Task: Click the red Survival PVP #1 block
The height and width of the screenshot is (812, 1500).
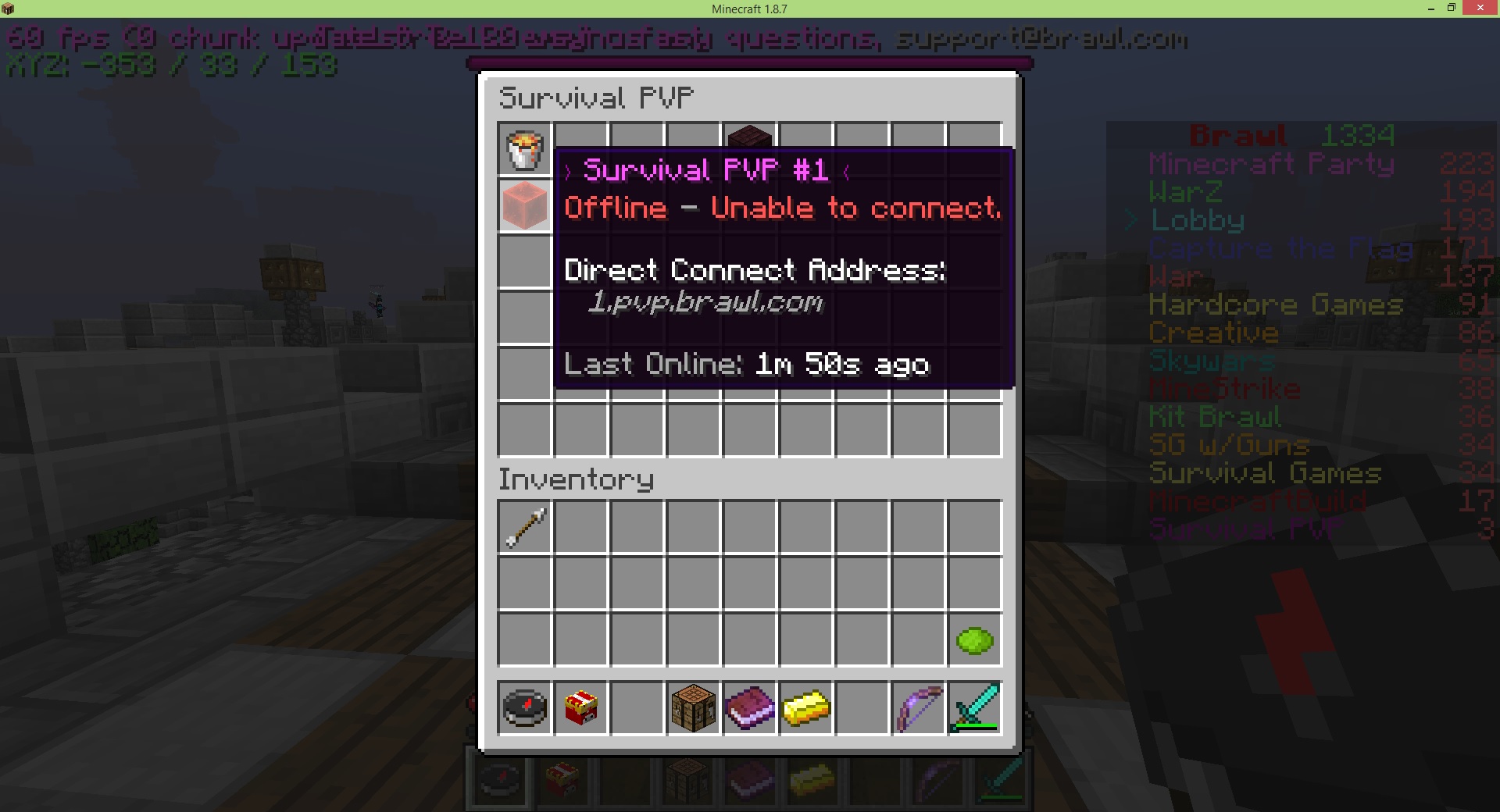Action: point(524,205)
